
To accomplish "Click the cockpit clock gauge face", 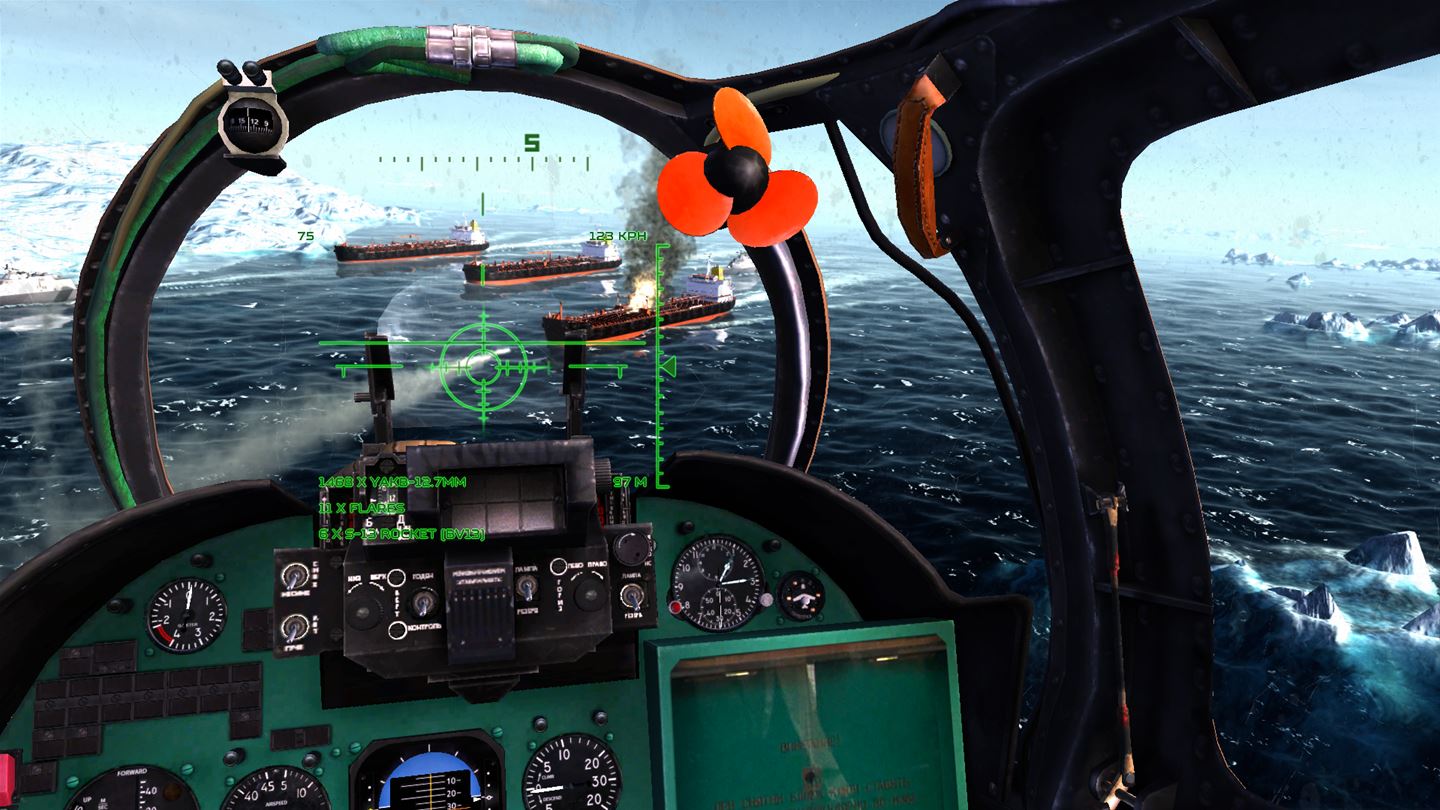I will (x=719, y=584).
